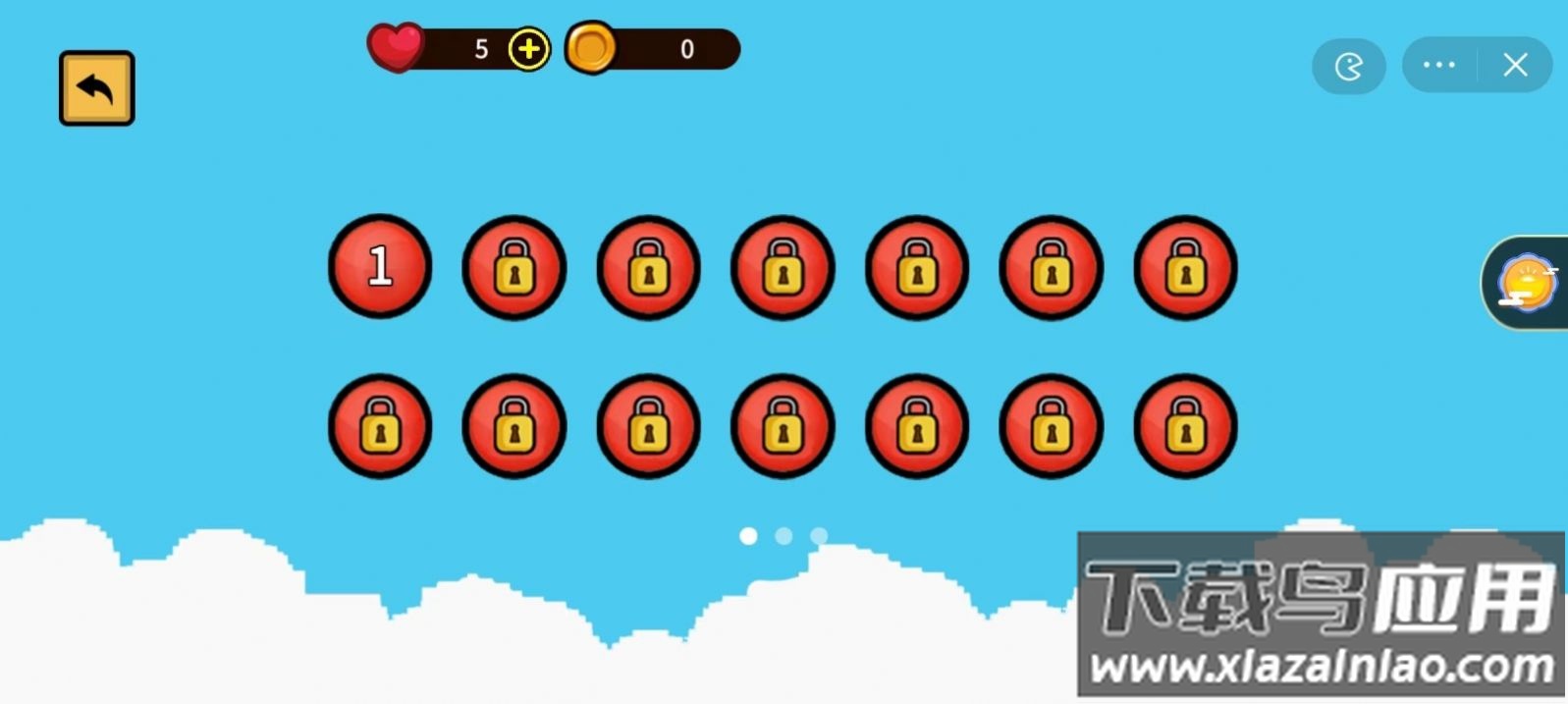Screen dimensions: 1568x704
Task: Open the floating sun widget on the edge
Action: coord(1526,283)
